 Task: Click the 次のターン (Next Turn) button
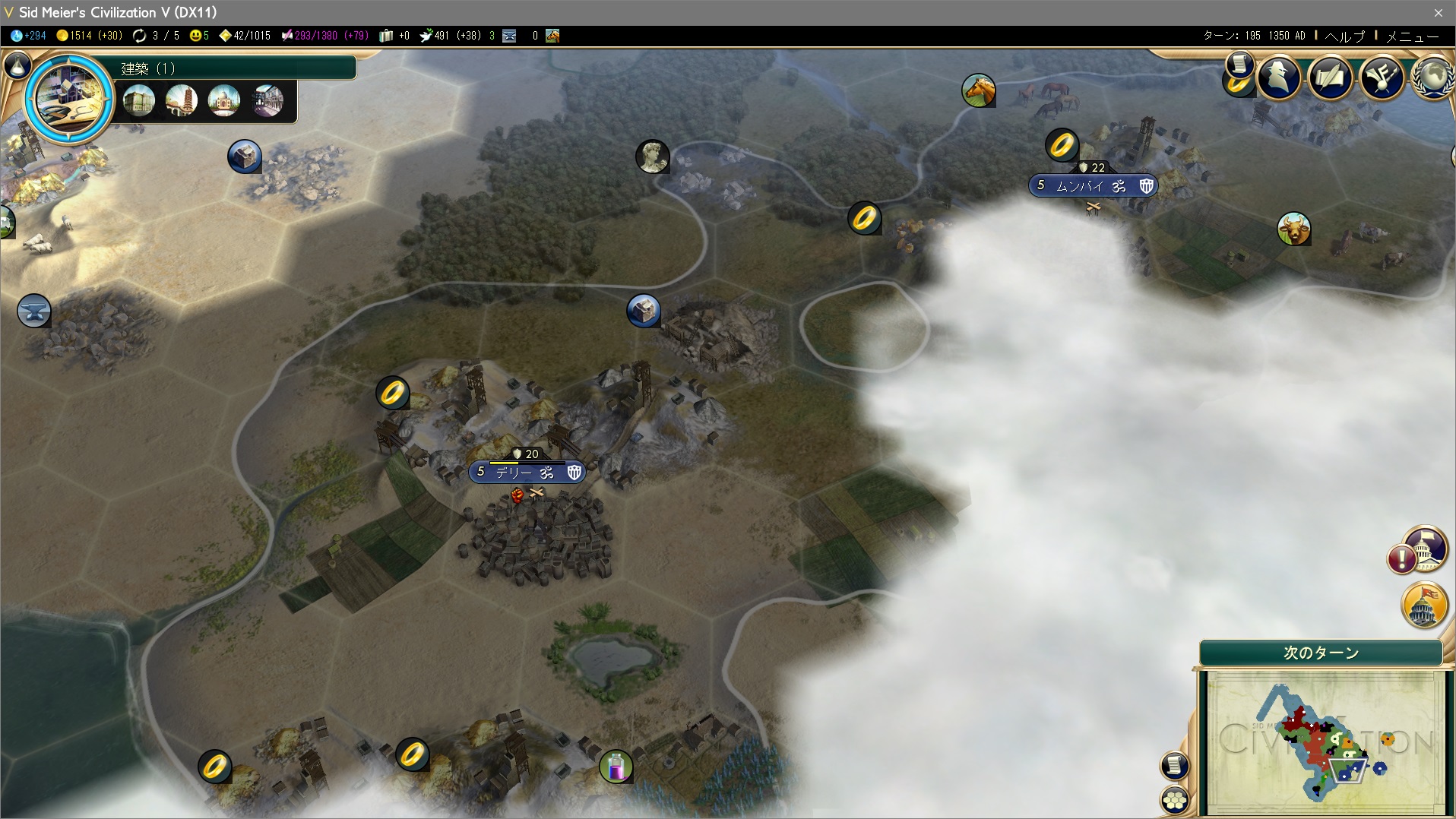tap(1321, 653)
